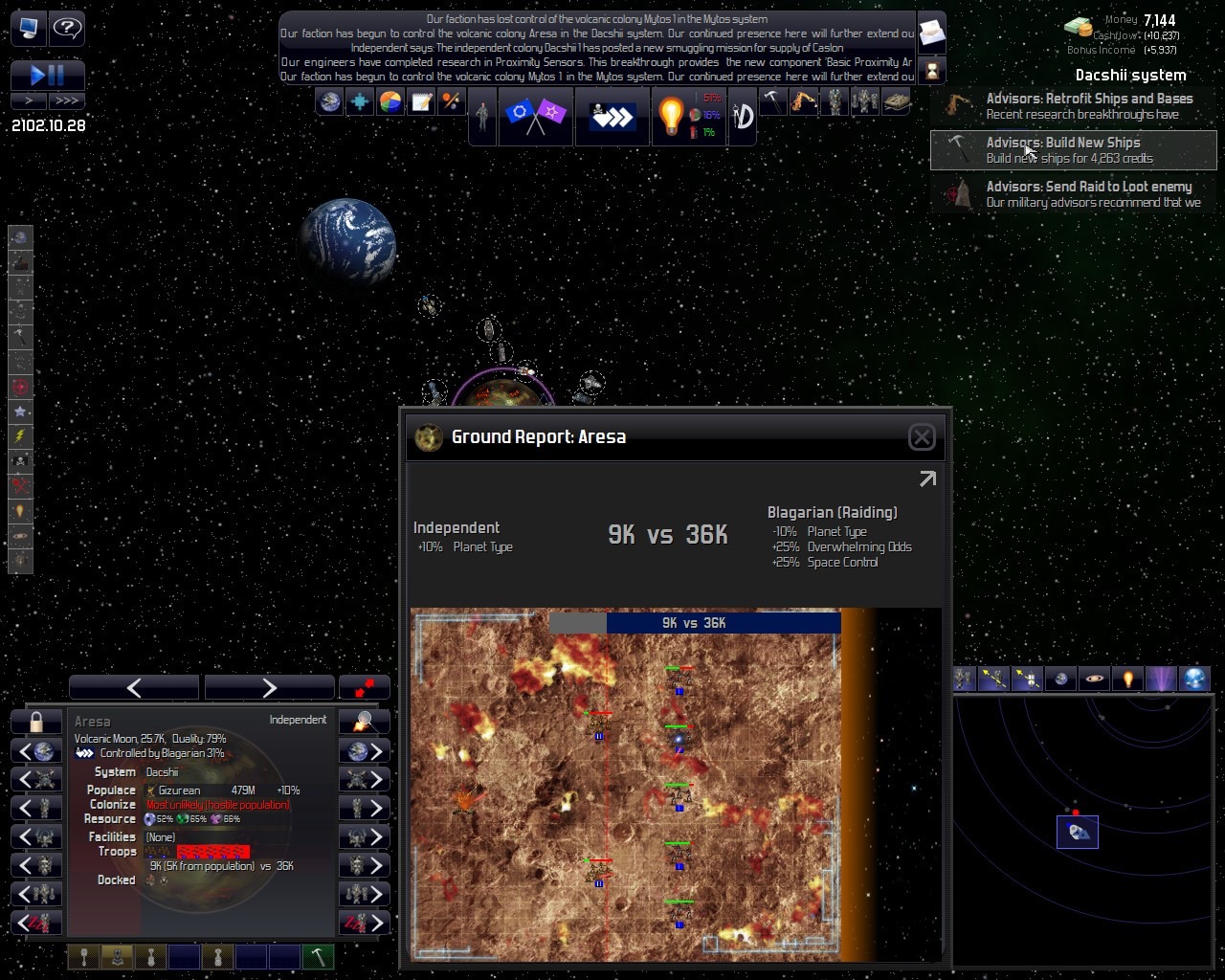Go to the previous selection with left arrow
The width and height of the screenshot is (1225, 980).
tap(134, 687)
